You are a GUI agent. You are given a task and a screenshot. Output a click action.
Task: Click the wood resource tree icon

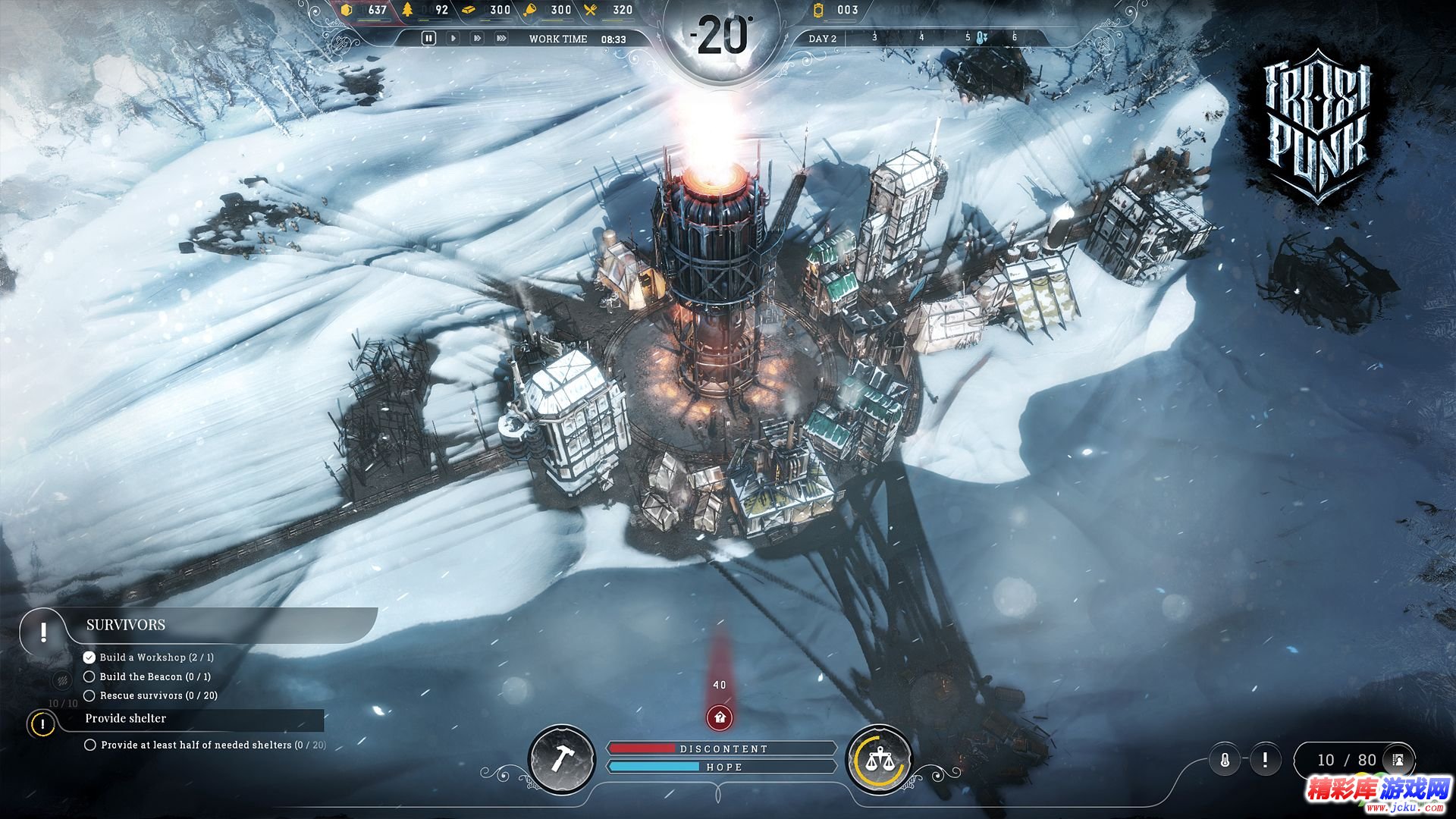click(x=408, y=10)
